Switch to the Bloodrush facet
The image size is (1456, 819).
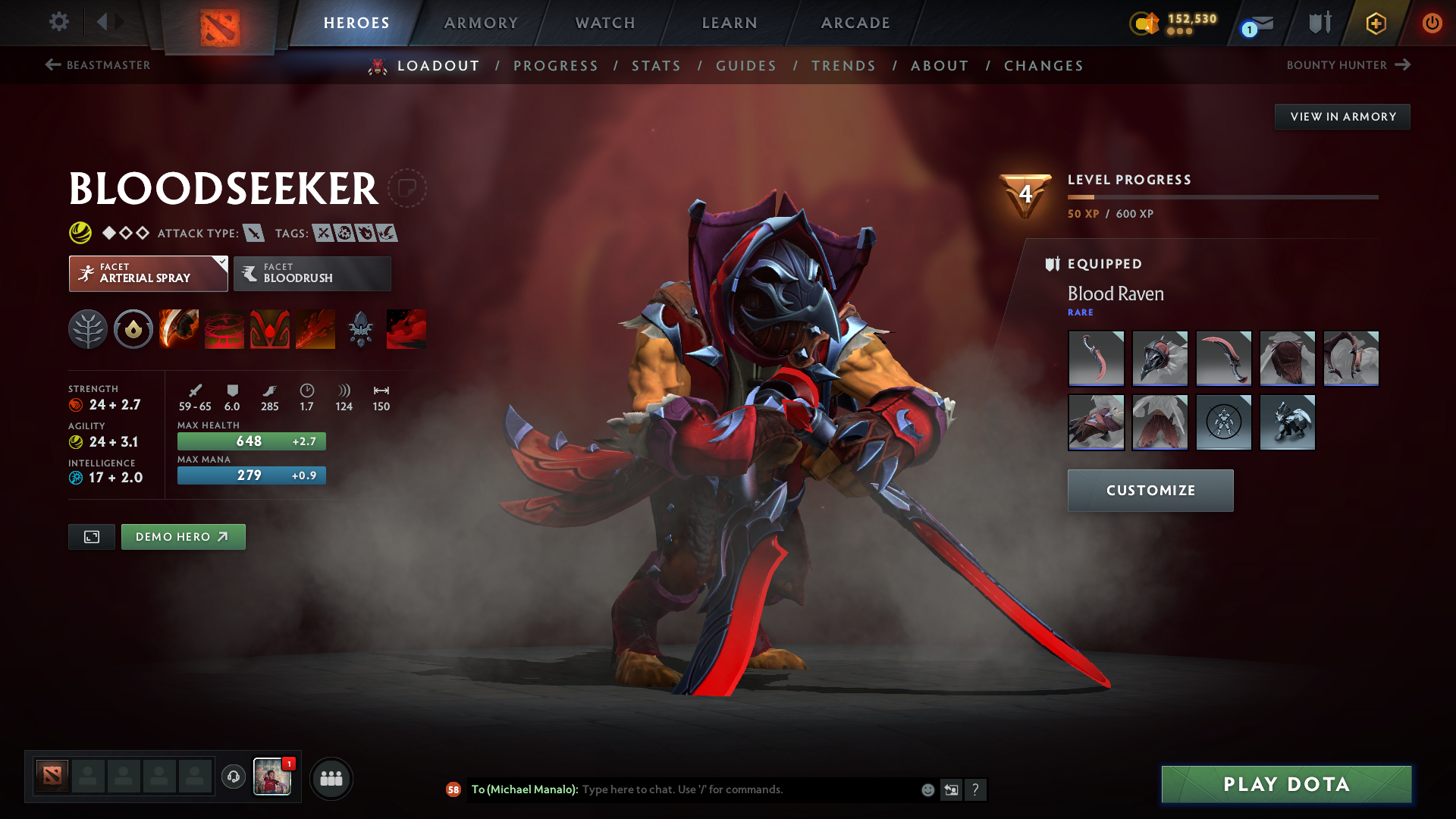click(x=312, y=273)
